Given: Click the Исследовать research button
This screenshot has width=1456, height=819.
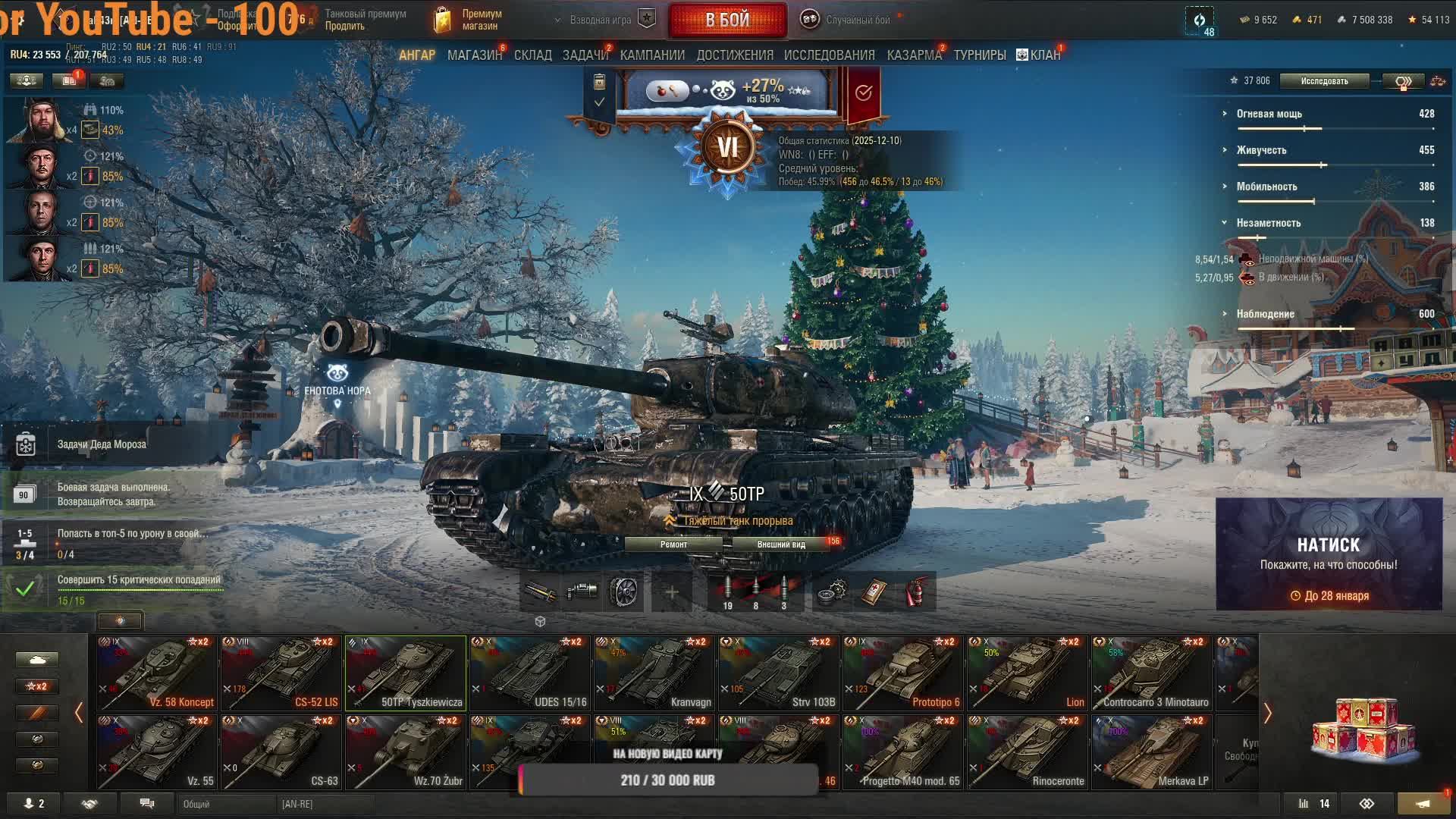Looking at the screenshot, I should tap(1324, 81).
